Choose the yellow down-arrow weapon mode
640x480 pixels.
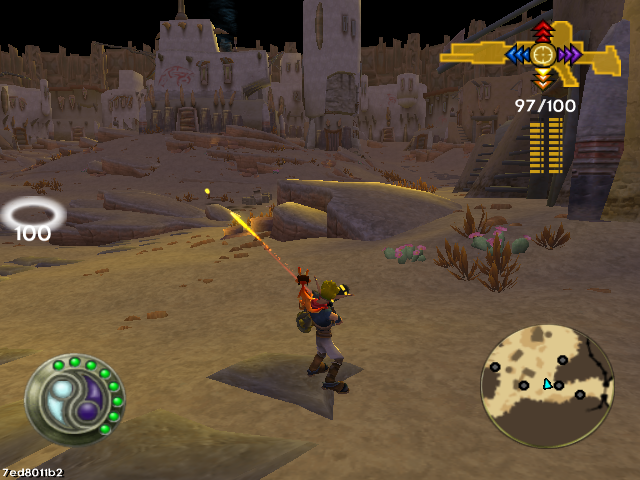coord(543,78)
